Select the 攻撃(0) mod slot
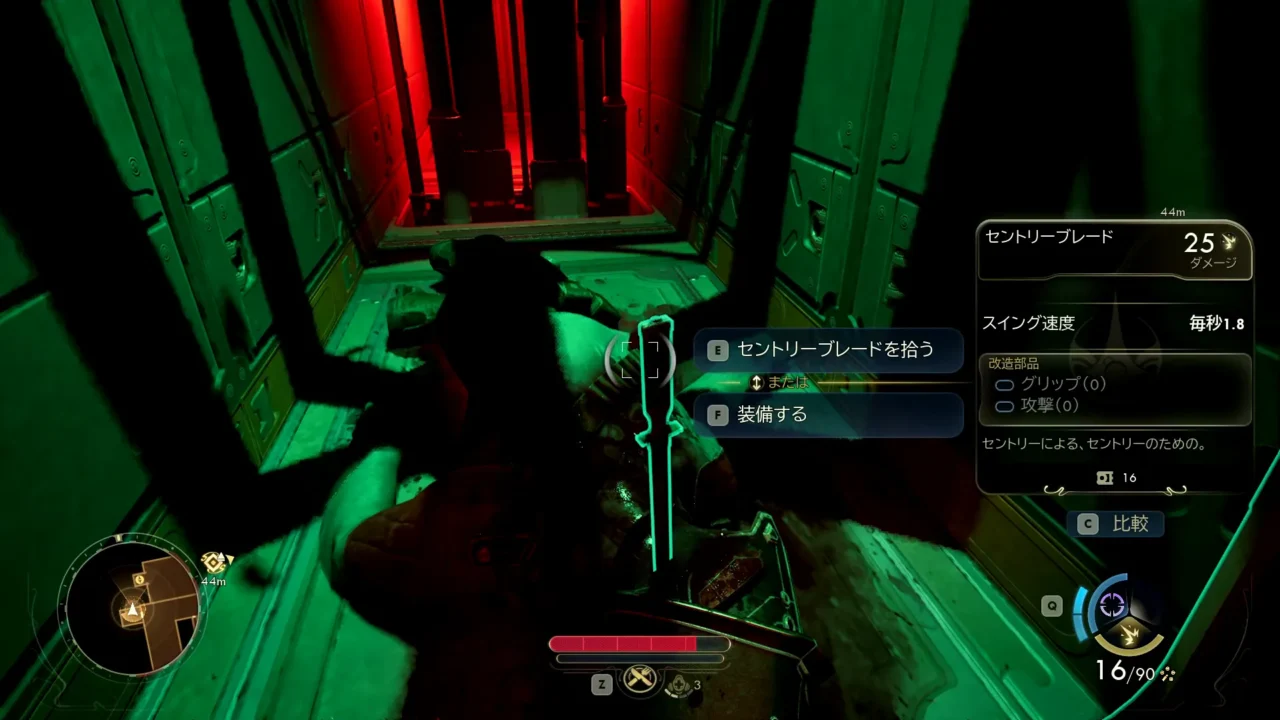The image size is (1280, 720). click(x=1050, y=406)
